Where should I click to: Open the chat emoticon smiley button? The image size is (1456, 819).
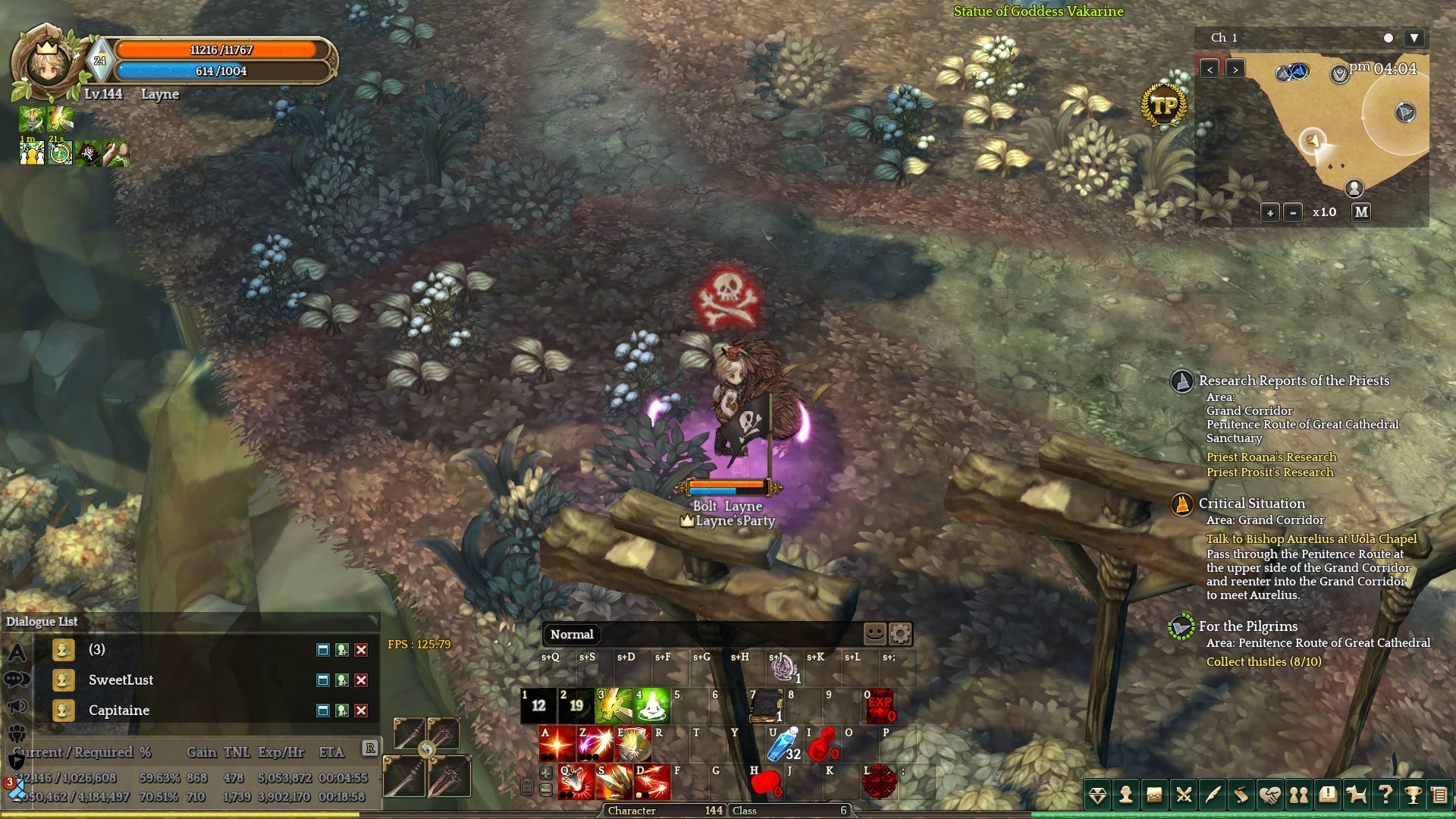pyautogui.click(x=874, y=634)
